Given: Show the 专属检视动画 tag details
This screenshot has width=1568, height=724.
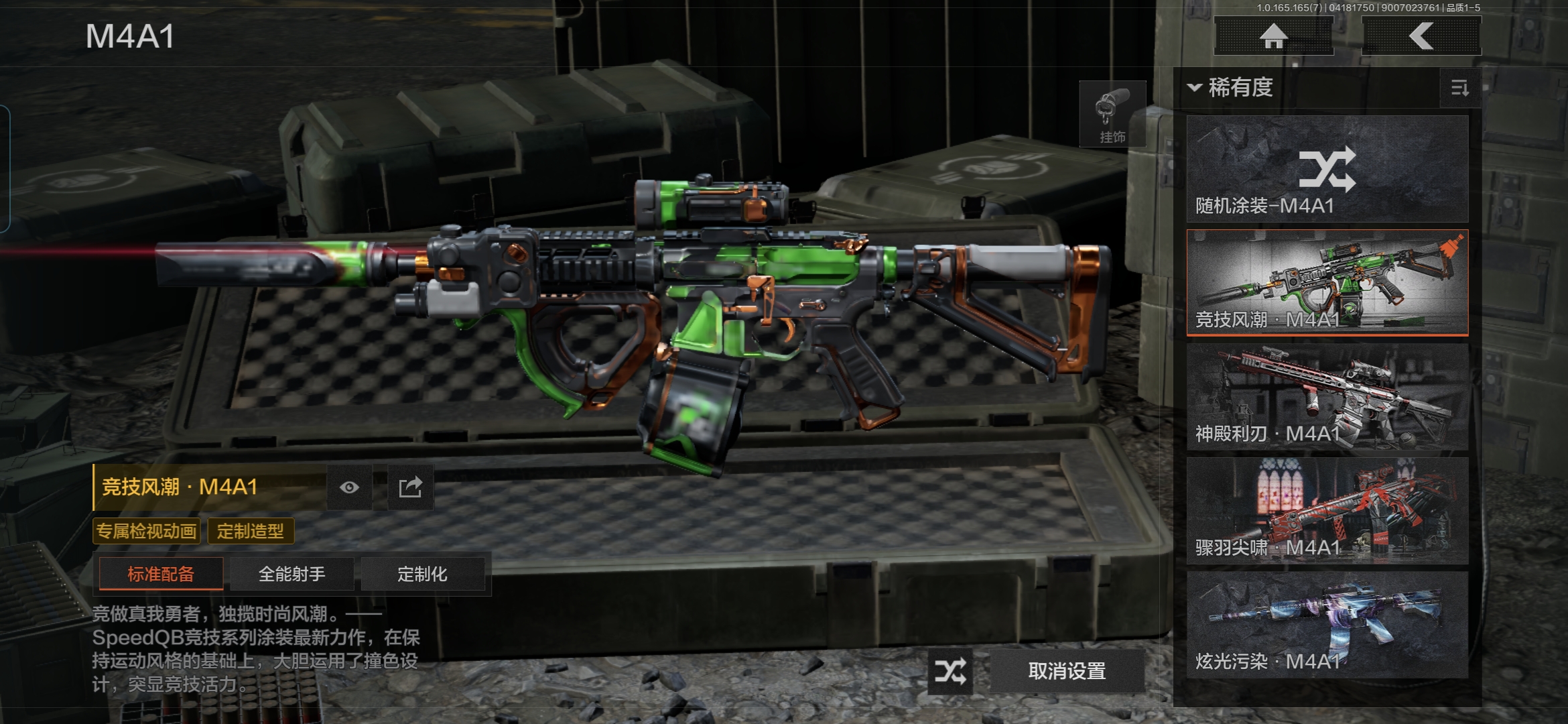Looking at the screenshot, I should 147,532.
